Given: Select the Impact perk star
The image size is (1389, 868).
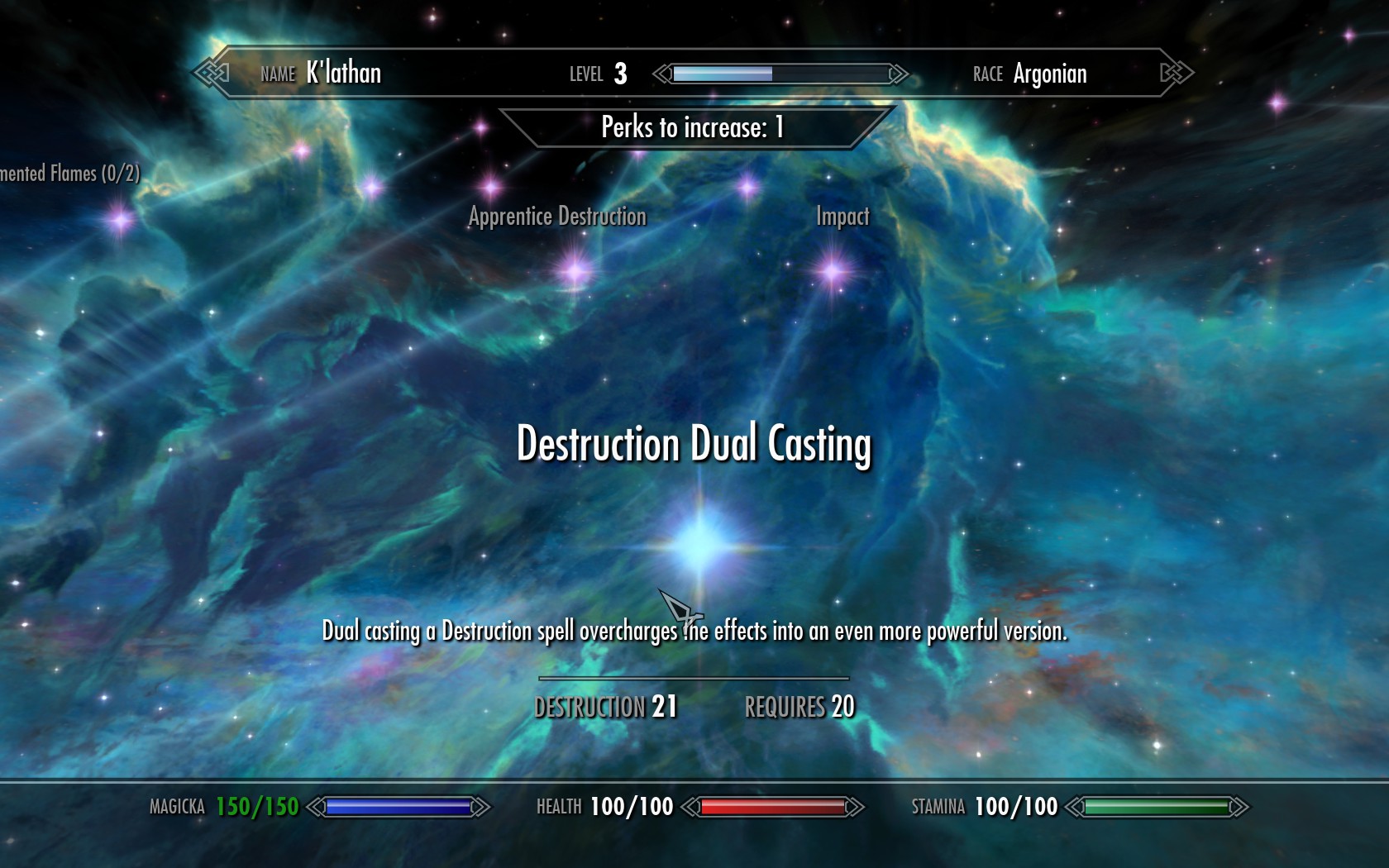Looking at the screenshot, I should tap(833, 270).
